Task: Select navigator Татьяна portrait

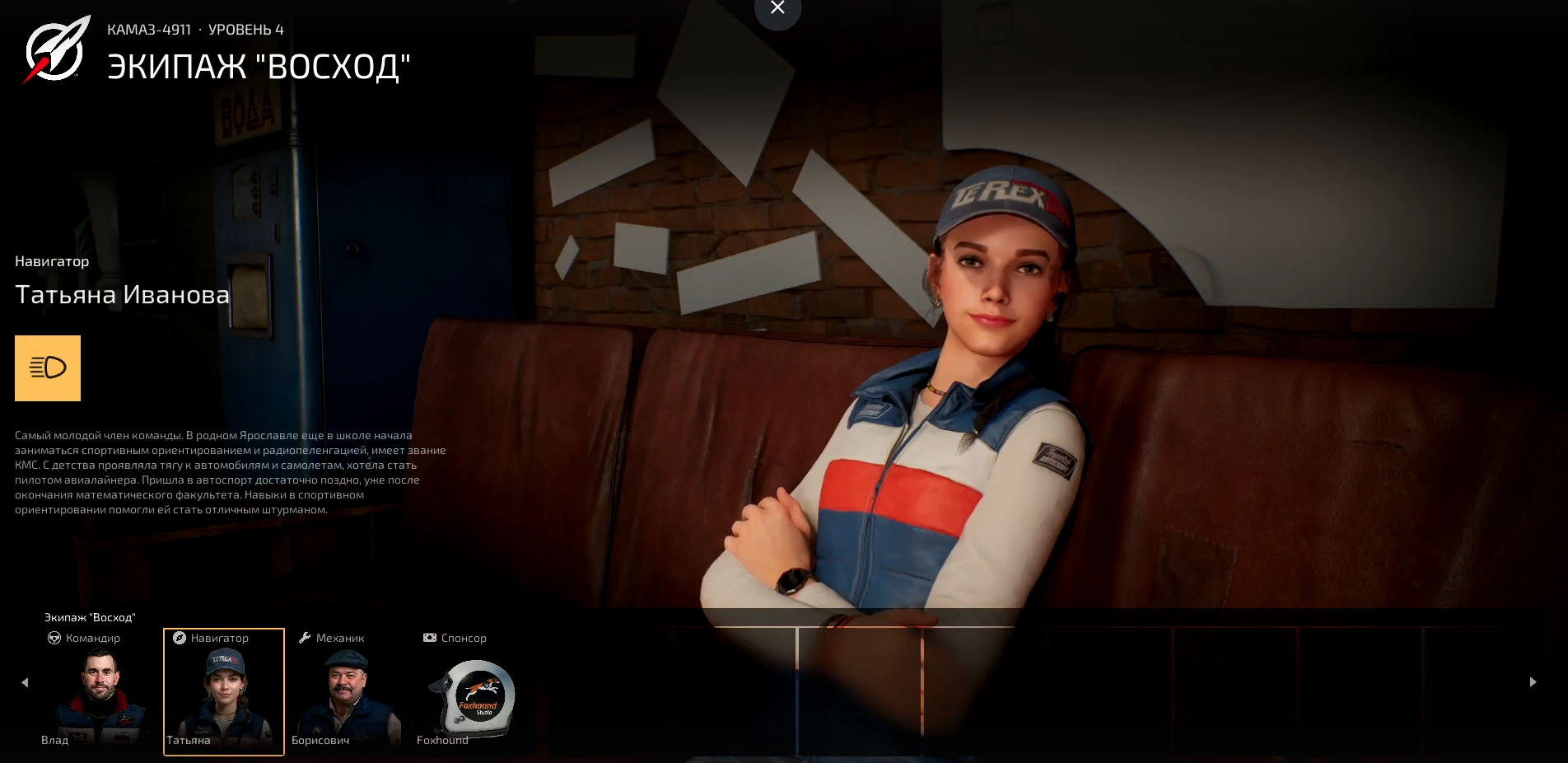Action: [x=224, y=692]
